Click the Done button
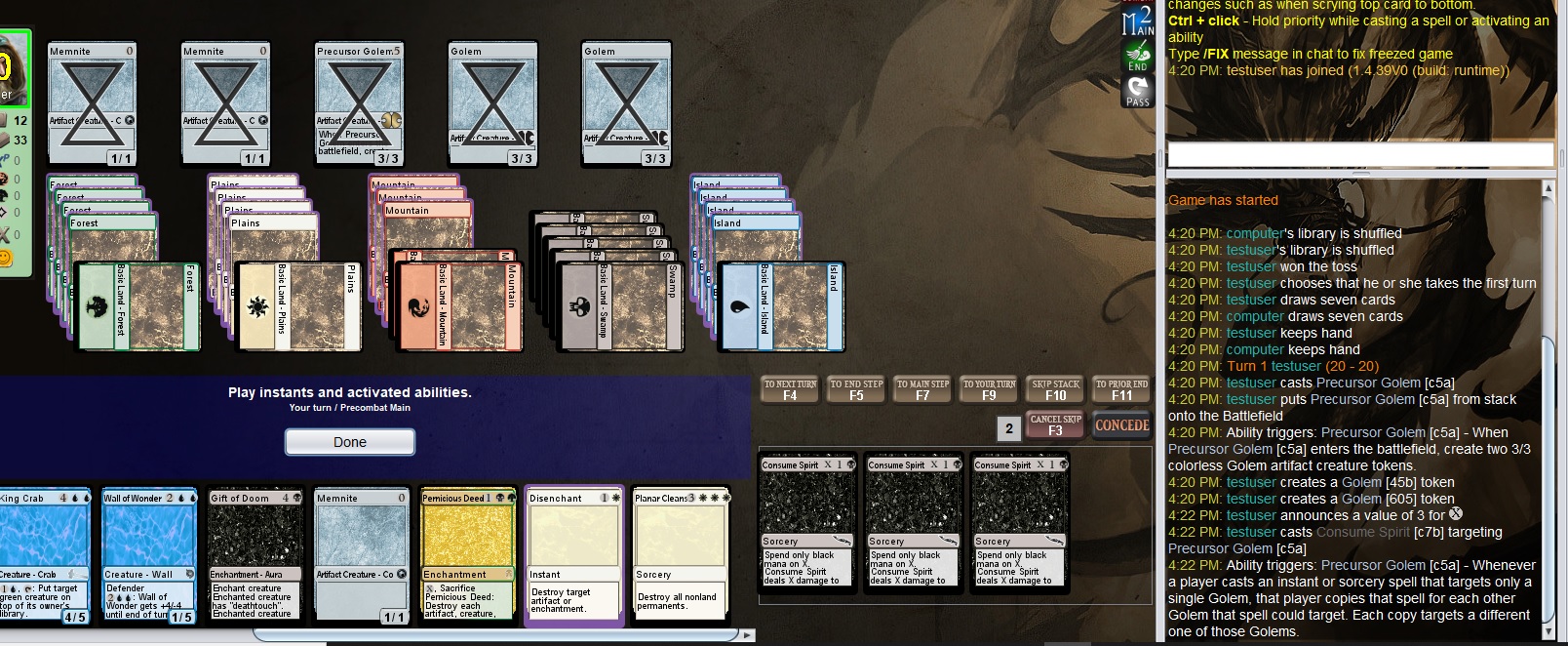The image size is (1568, 646). (349, 442)
